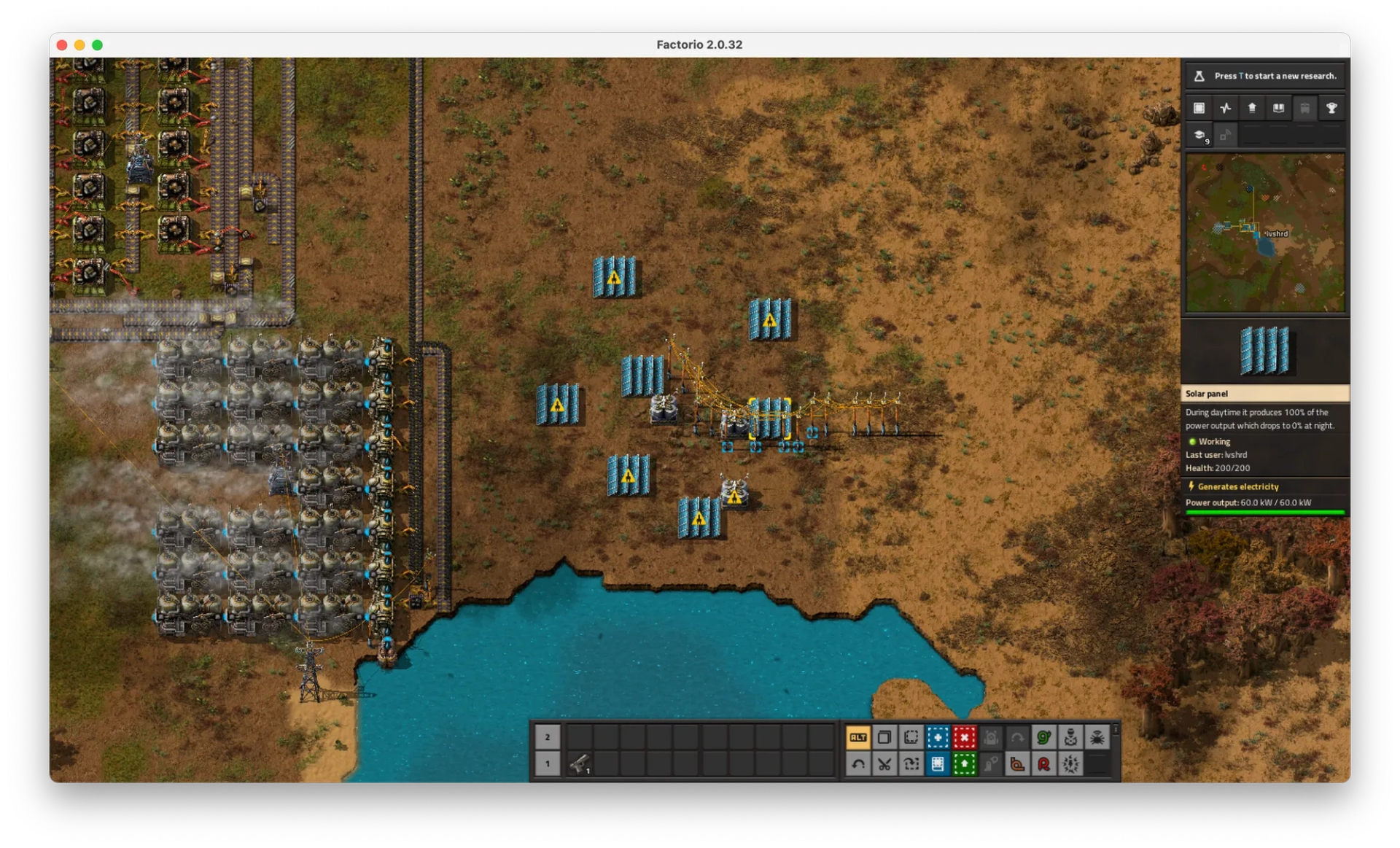Screen dimensions: 1400x848
Task: Open tips and tricks graduation cap
Action: (1199, 135)
